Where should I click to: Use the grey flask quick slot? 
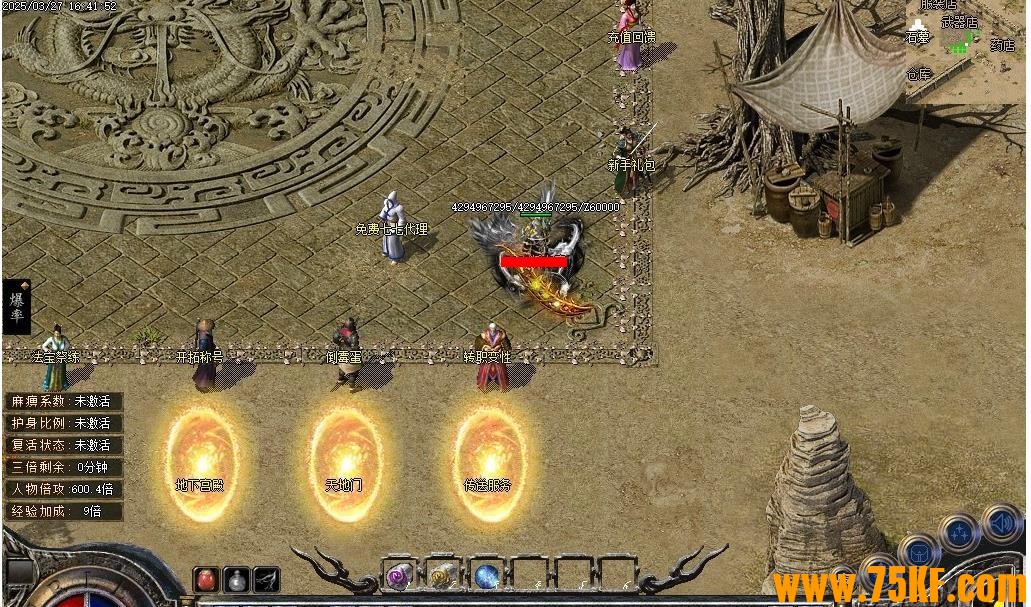pos(236,579)
